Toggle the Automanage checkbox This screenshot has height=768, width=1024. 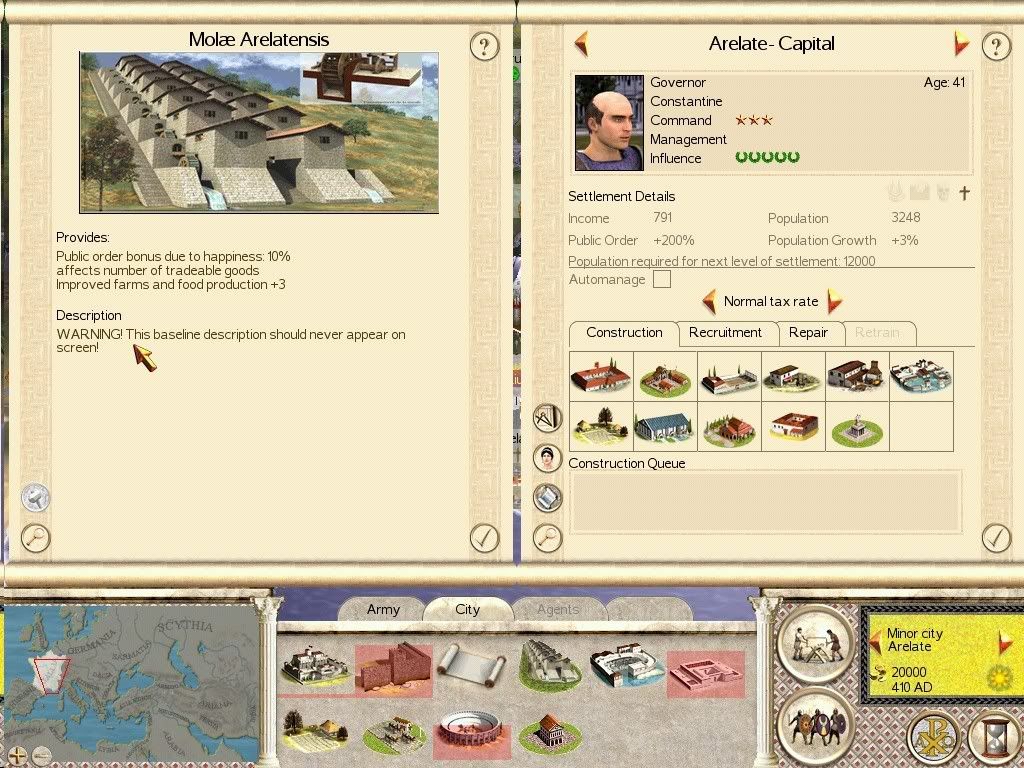[x=662, y=280]
